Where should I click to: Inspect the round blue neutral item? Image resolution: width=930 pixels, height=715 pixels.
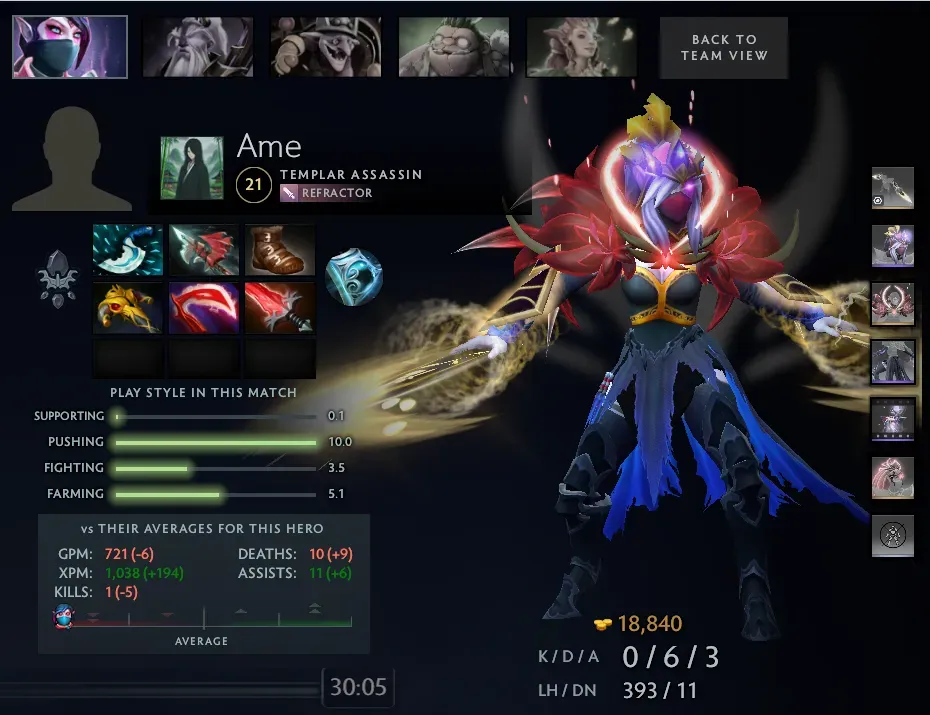tap(354, 278)
